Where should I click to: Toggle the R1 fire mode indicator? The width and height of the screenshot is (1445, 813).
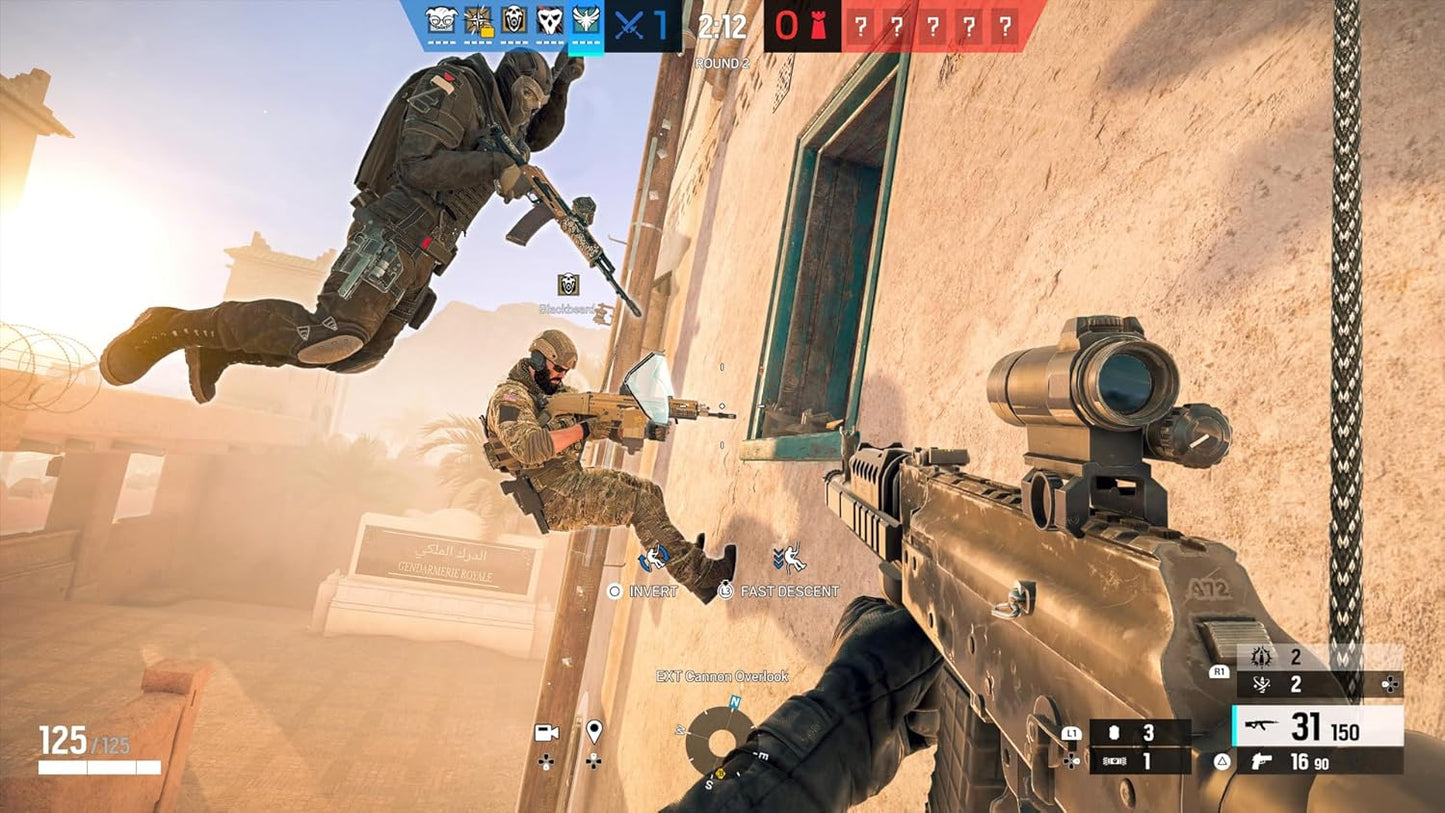click(x=1218, y=673)
